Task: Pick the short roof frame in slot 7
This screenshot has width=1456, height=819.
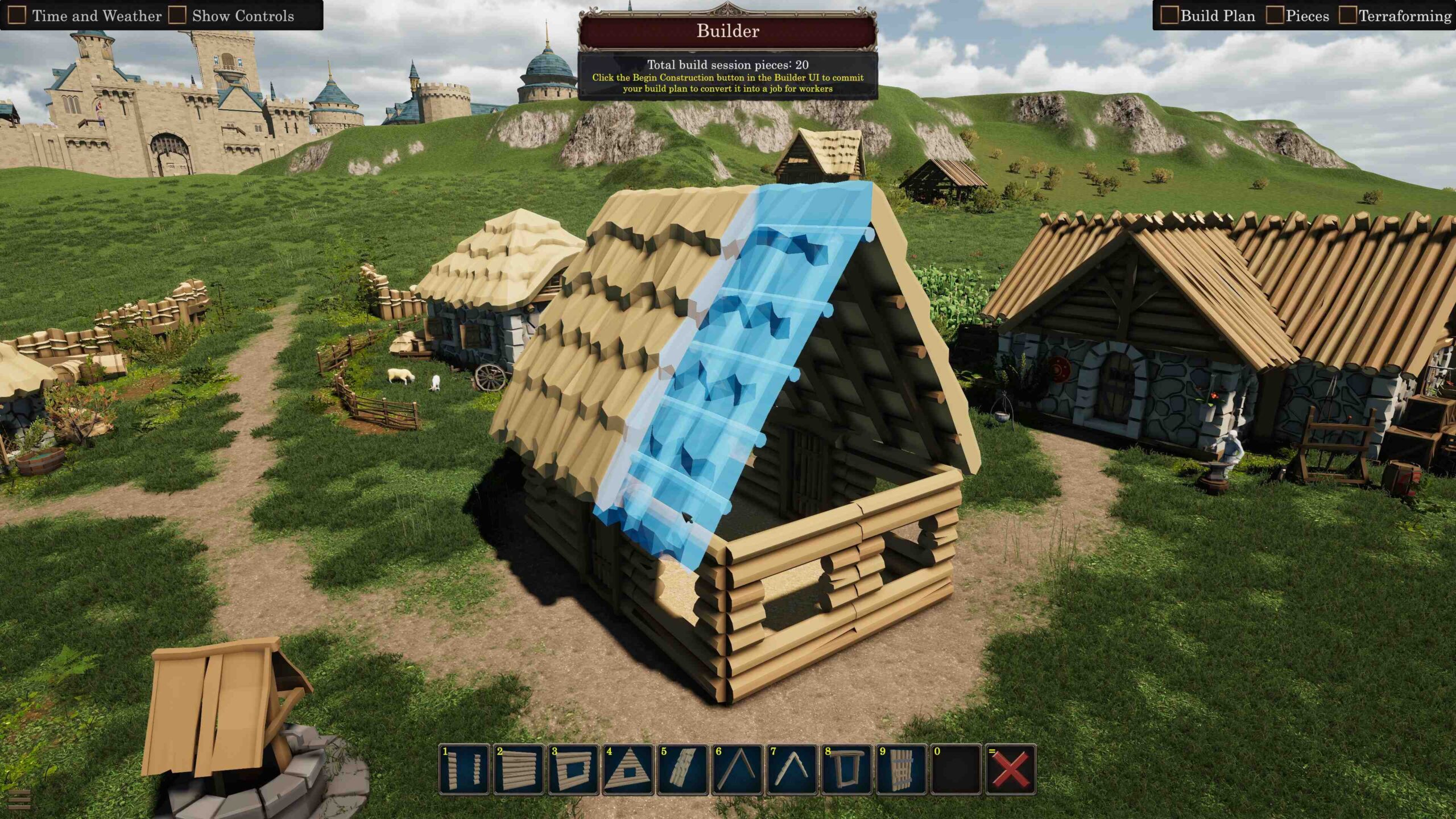Action: [792, 769]
